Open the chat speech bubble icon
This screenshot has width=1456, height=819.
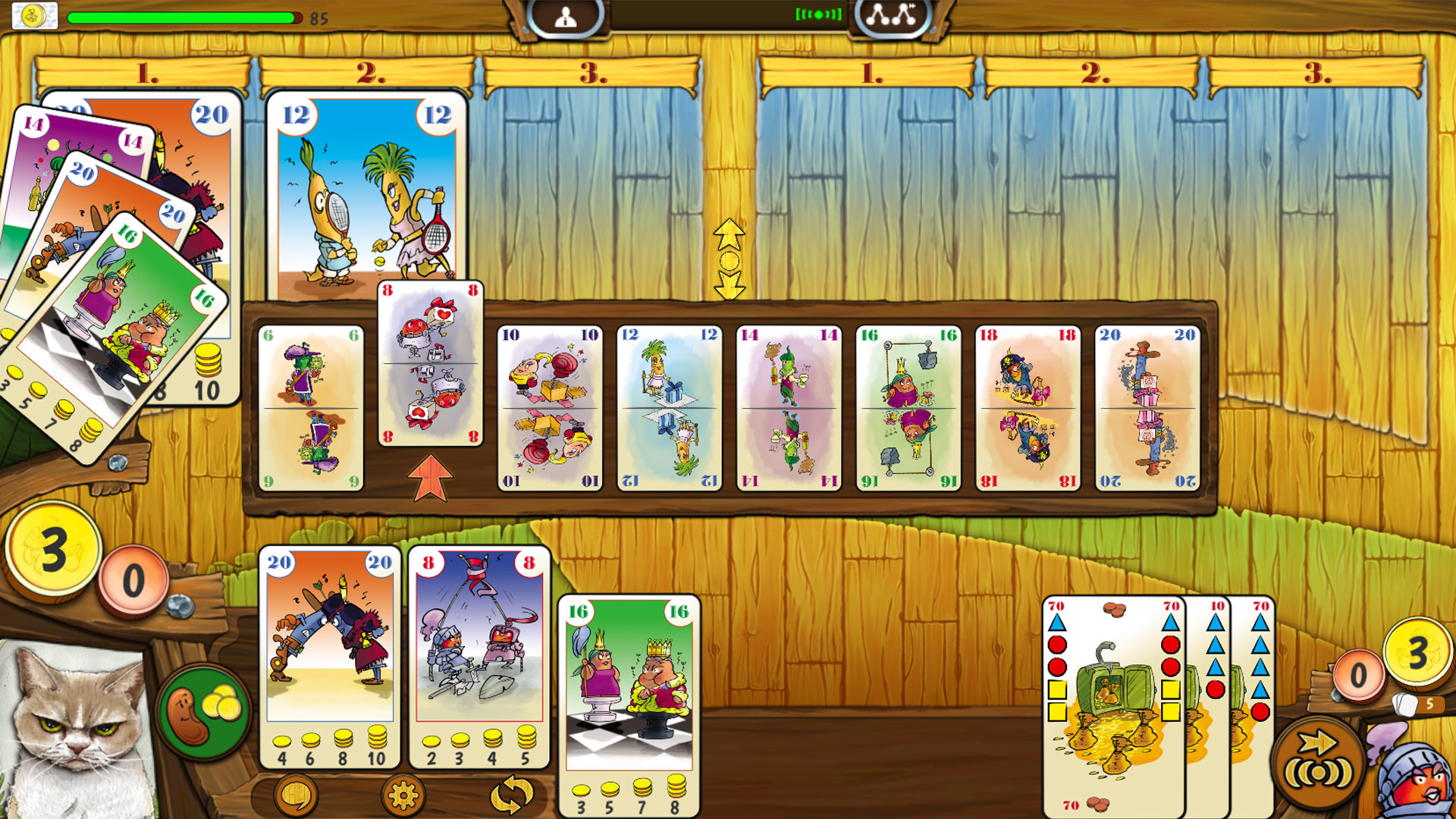[296, 793]
